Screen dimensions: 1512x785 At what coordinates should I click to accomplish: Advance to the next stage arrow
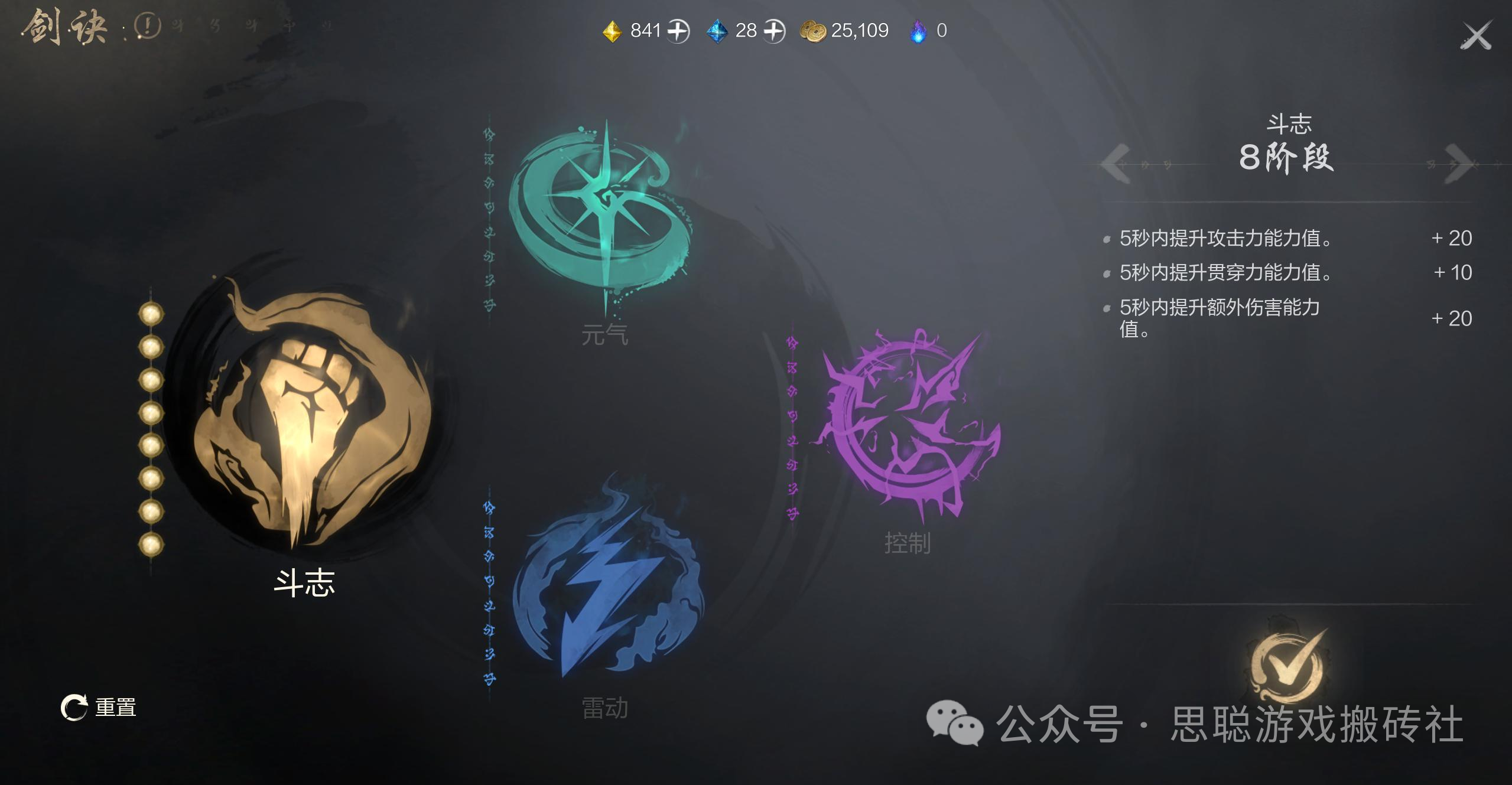pyautogui.click(x=1458, y=162)
